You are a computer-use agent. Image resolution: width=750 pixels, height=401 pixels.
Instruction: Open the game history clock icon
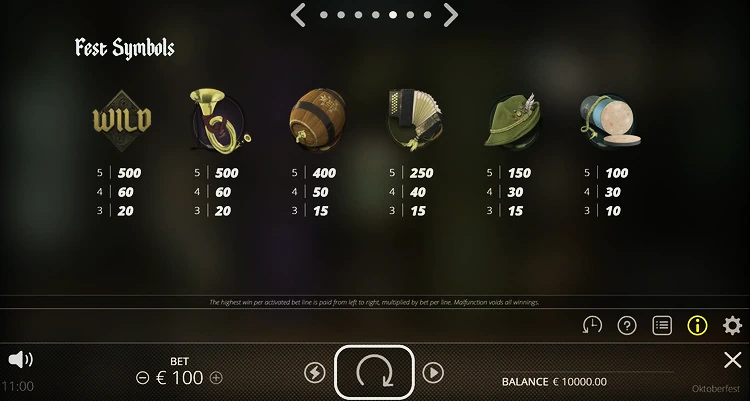point(592,325)
